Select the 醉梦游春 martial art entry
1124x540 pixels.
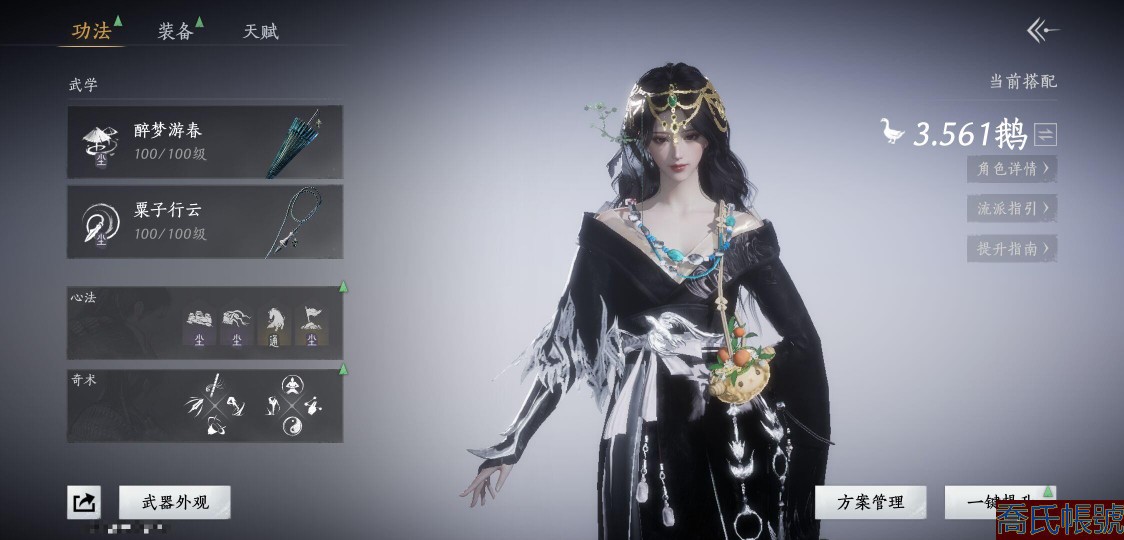point(205,142)
